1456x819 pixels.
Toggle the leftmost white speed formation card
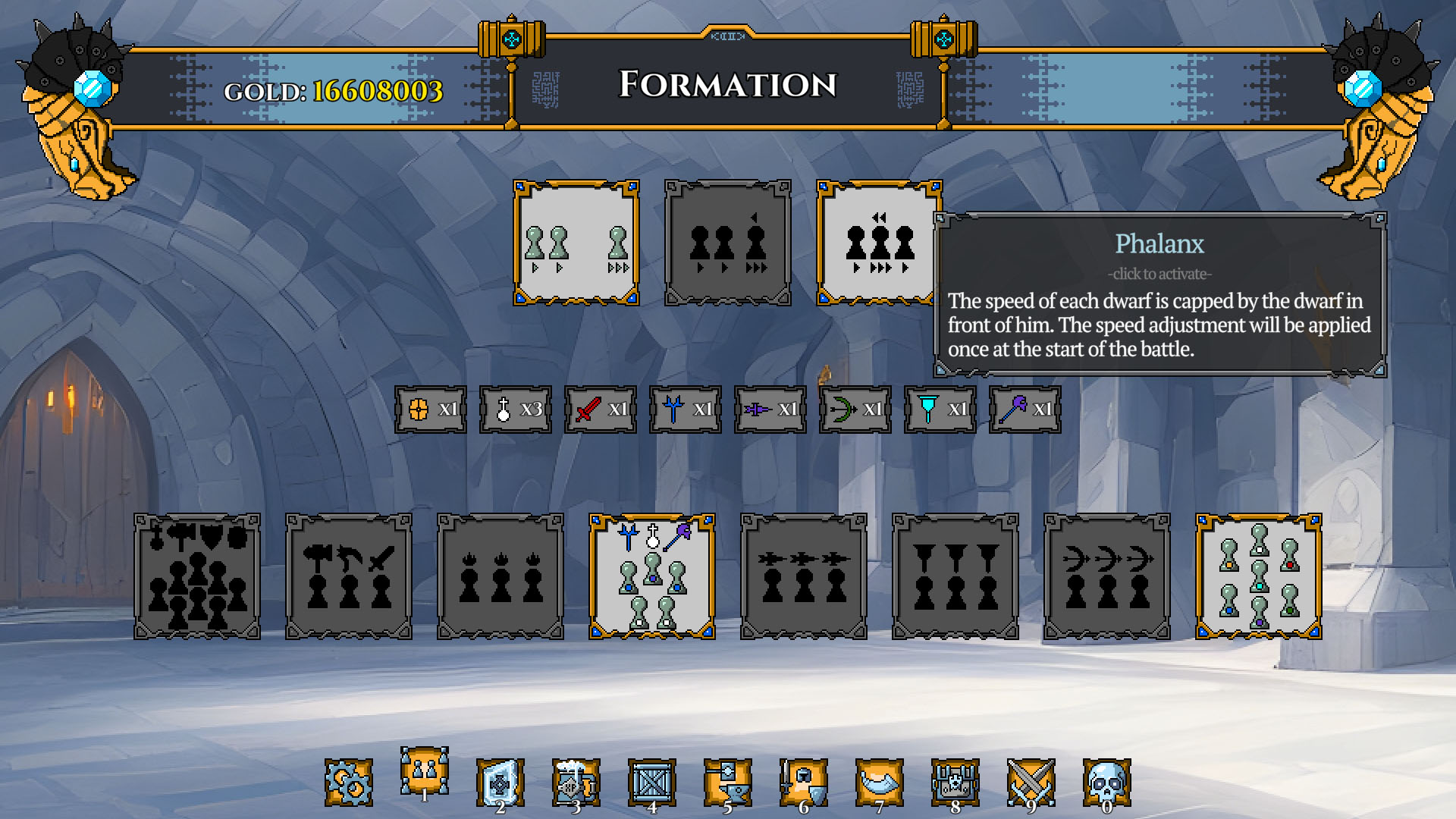tap(576, 243)
